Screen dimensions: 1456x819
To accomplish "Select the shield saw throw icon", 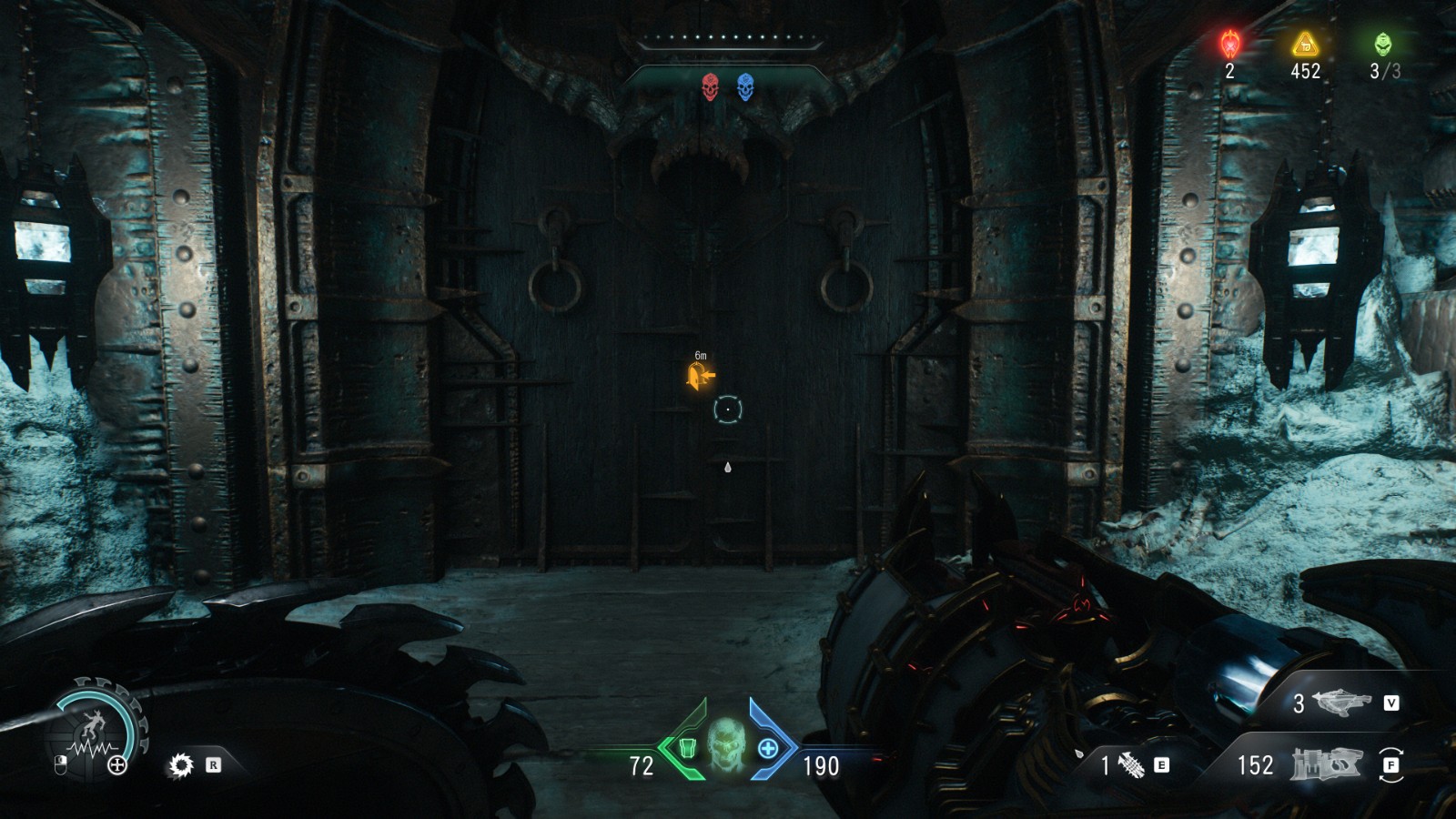I will click(181, 765).
